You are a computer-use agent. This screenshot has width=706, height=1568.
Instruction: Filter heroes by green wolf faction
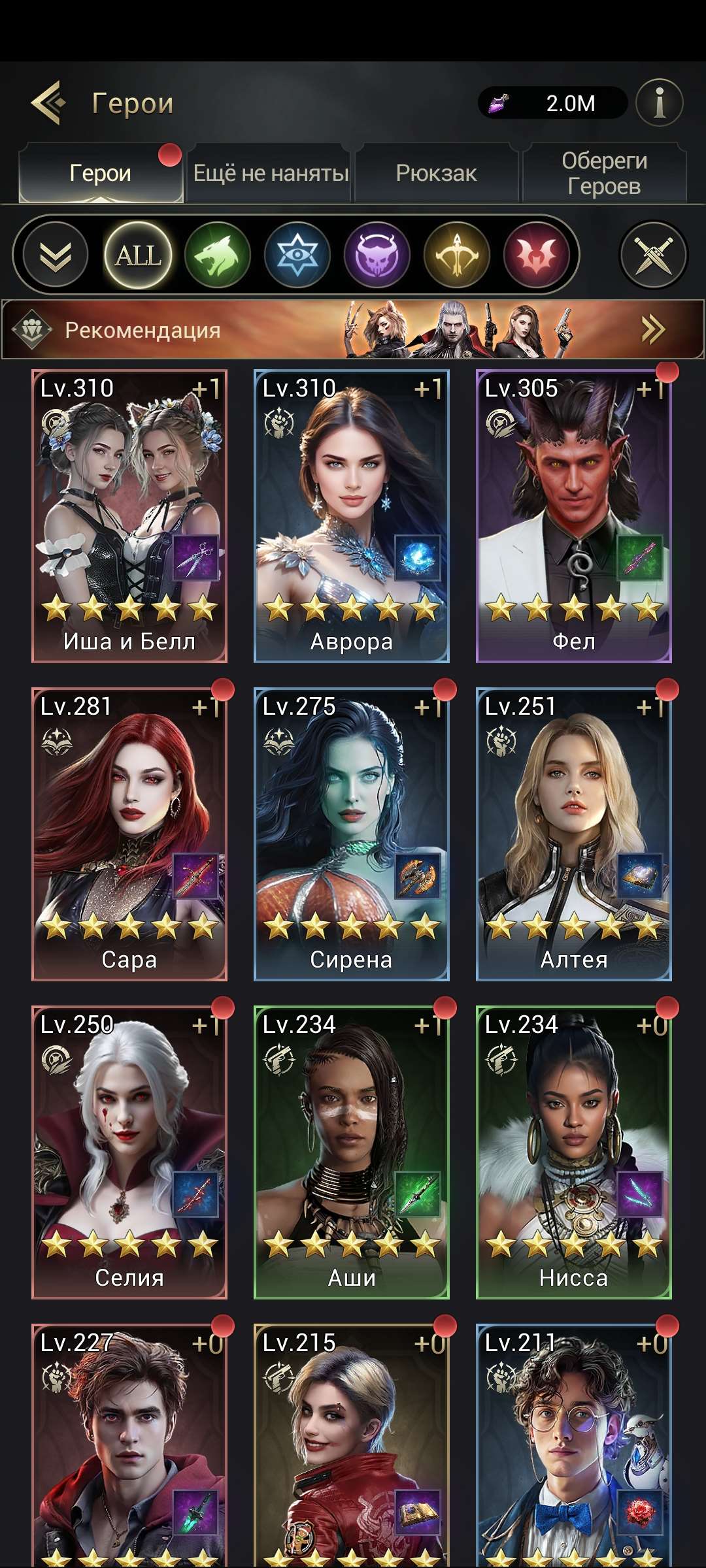click(x=218, y=255)
